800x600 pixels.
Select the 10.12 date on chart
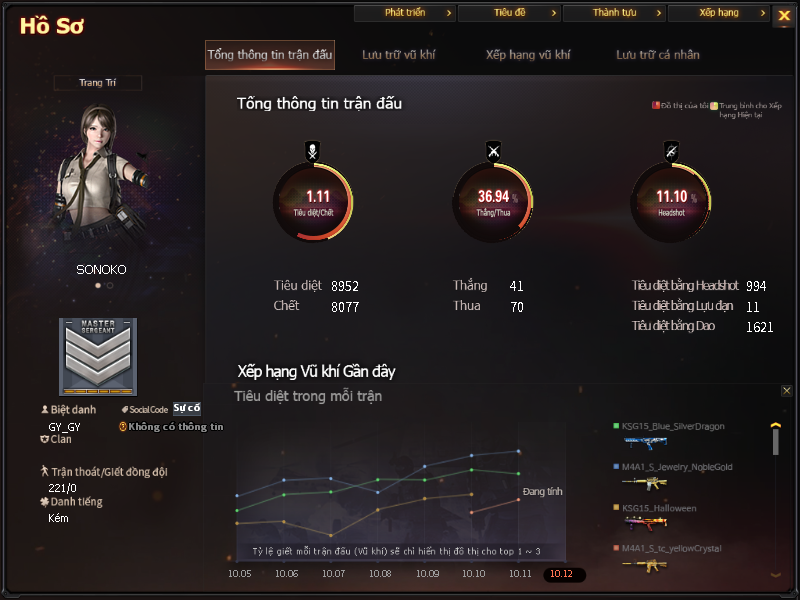(x=562, y=574)
